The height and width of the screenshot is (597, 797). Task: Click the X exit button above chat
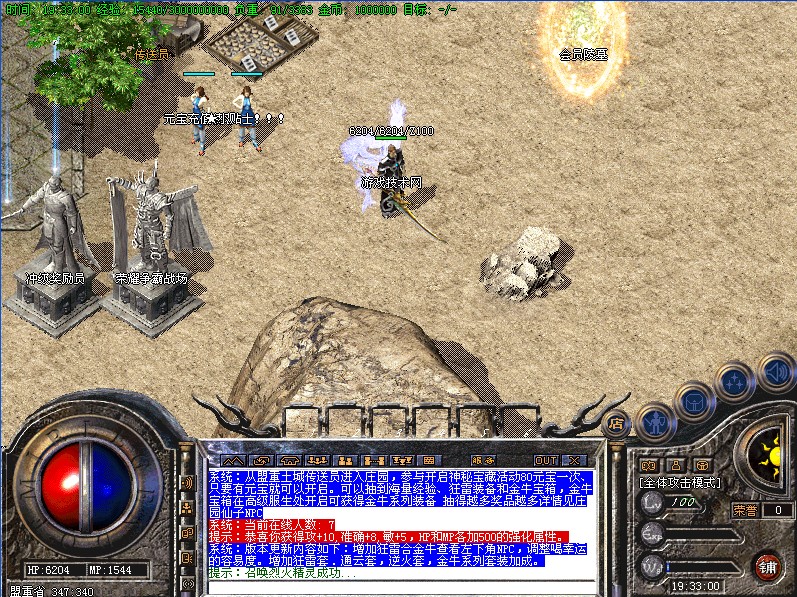coord(572,460)
